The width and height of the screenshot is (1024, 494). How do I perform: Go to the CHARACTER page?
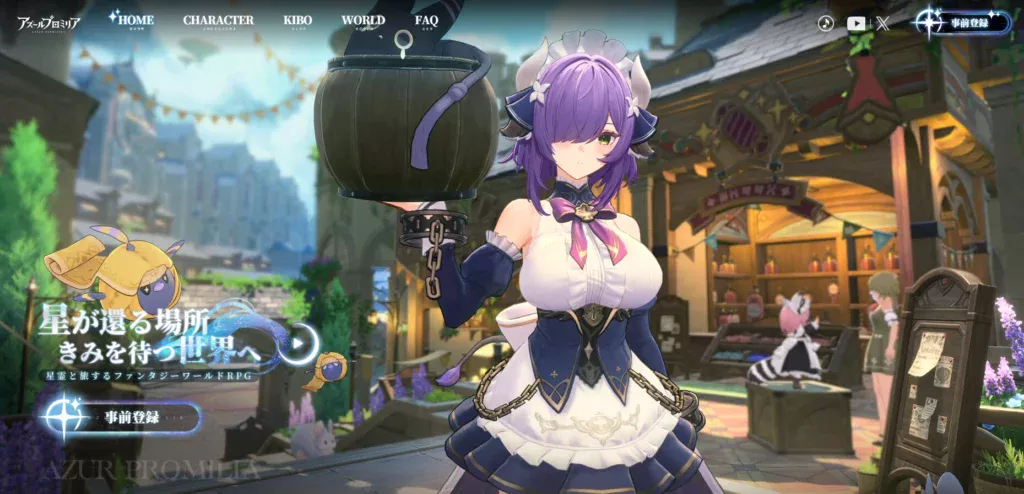point(218,20)
